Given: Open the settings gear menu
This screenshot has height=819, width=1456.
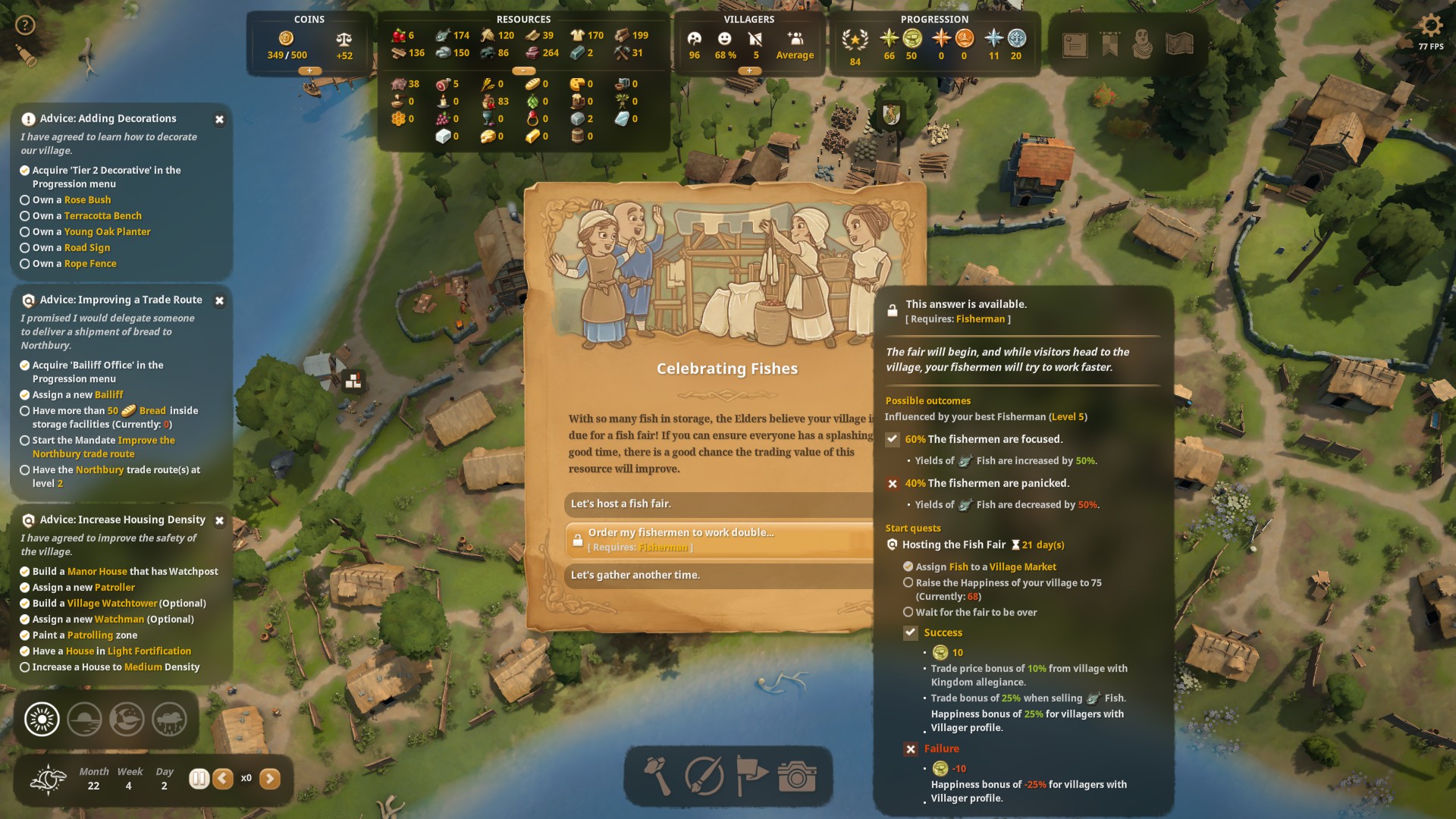Looking at the screenshot, I should 1430,27.
